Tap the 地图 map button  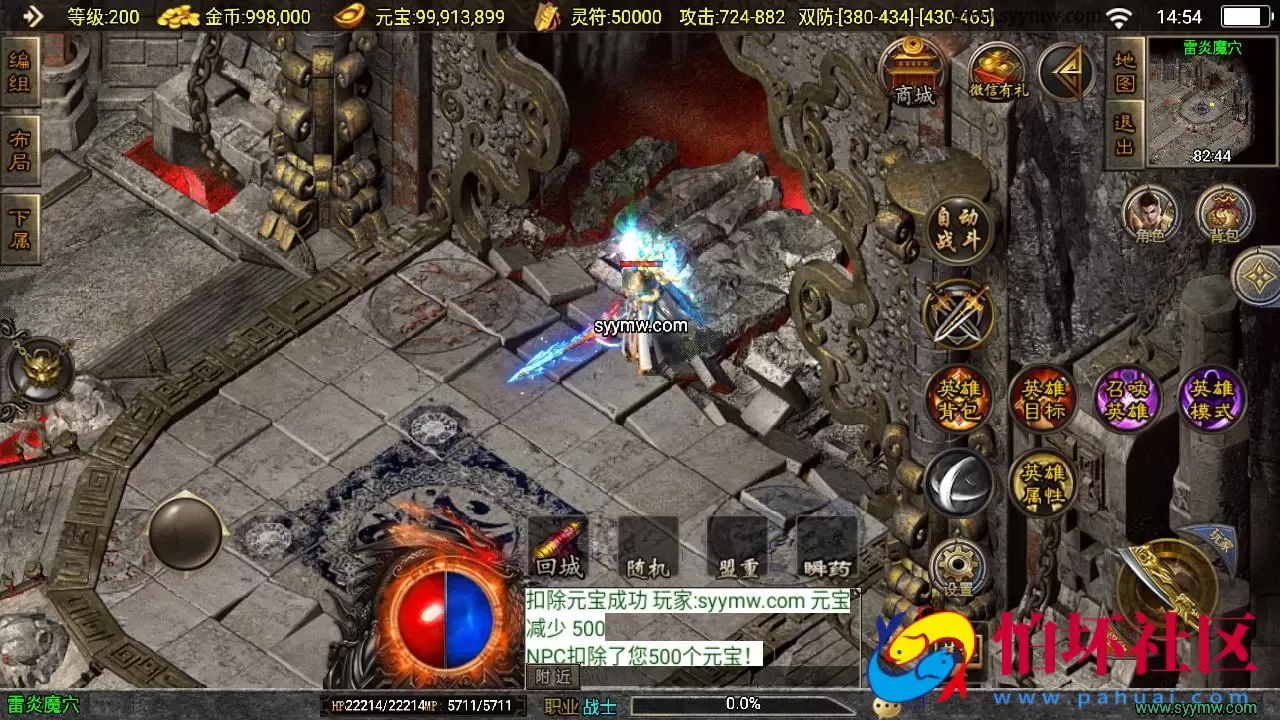pos(1125,70)
